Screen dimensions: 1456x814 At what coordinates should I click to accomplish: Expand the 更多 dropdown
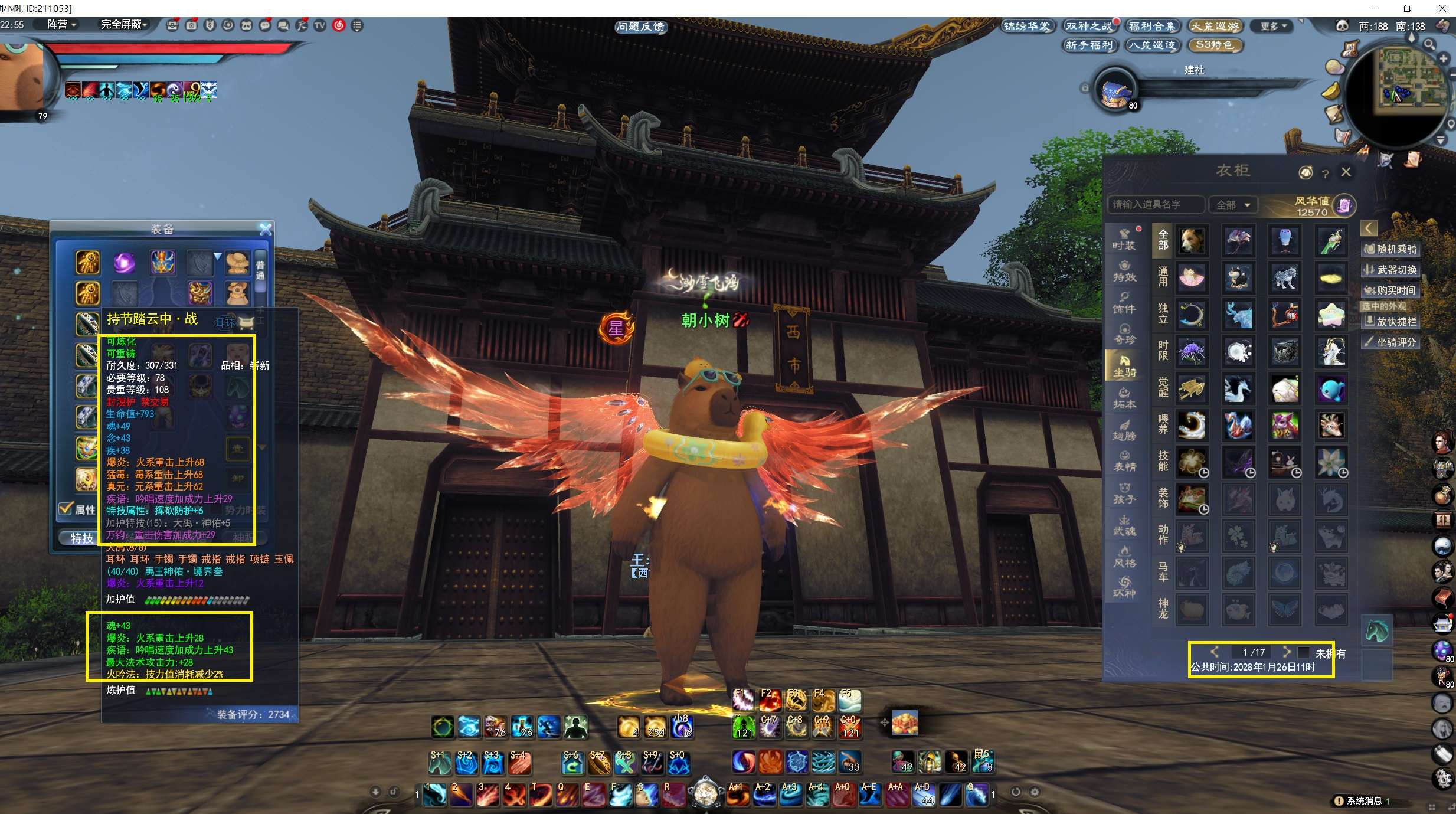click(1274, 26)
